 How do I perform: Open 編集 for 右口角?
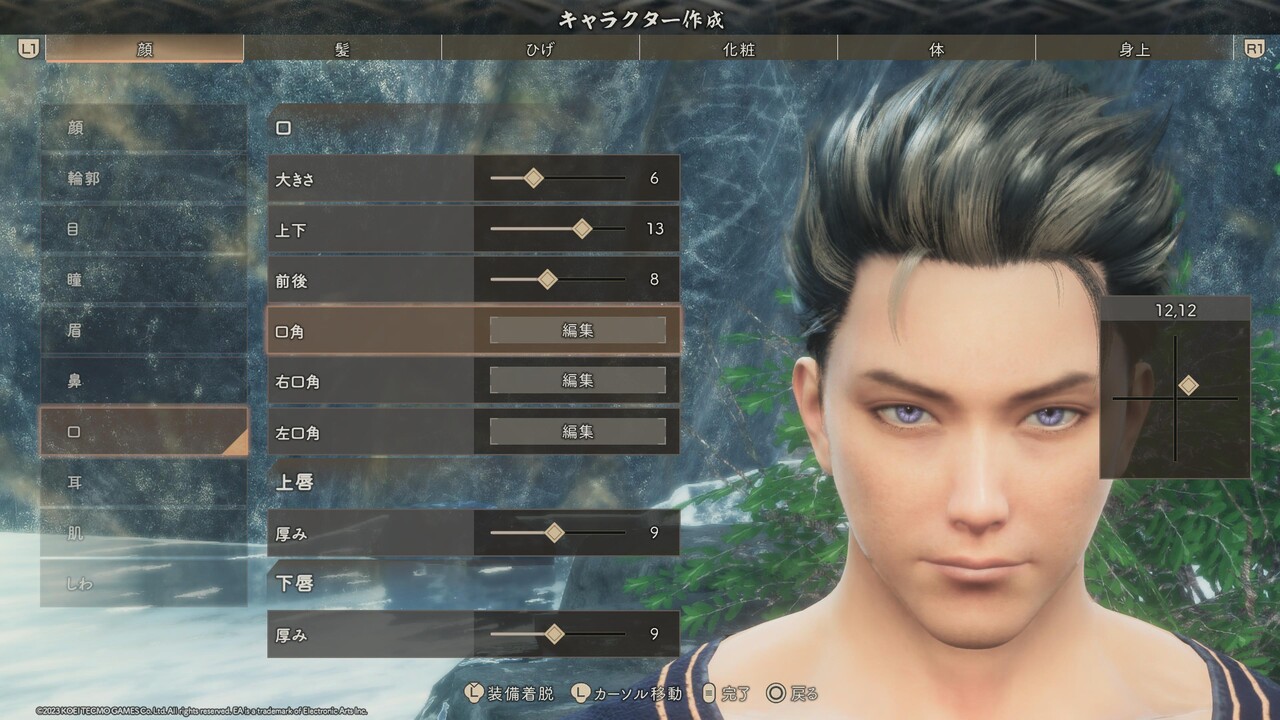577,381
